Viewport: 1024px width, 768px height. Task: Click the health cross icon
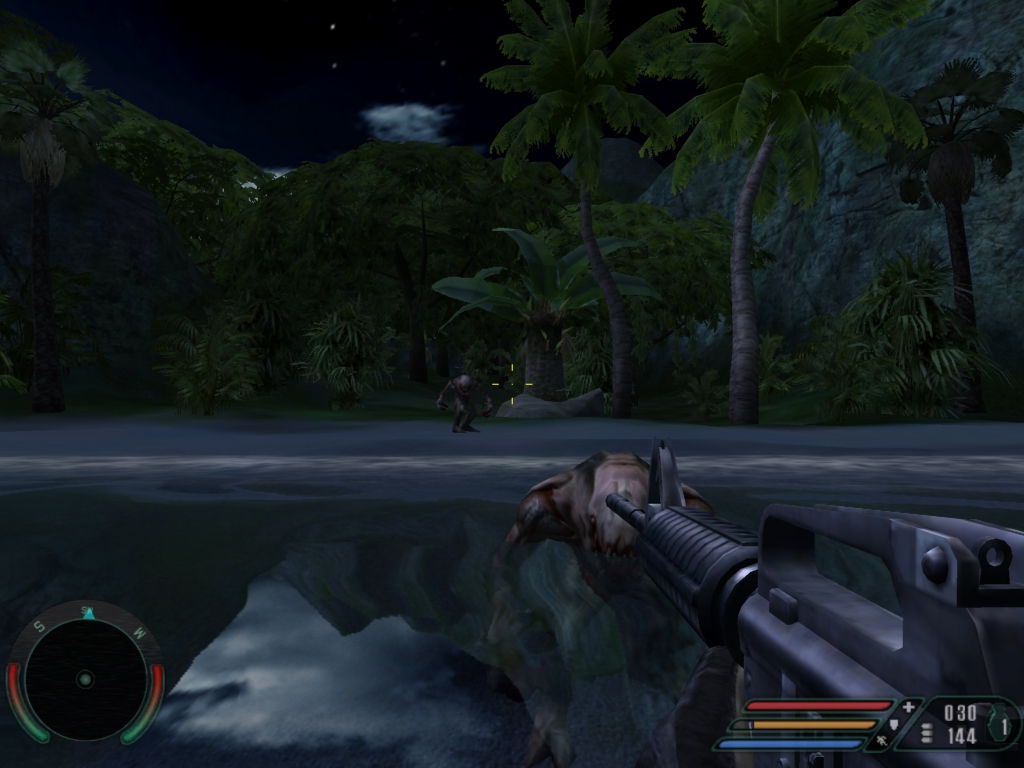[908, 707]
